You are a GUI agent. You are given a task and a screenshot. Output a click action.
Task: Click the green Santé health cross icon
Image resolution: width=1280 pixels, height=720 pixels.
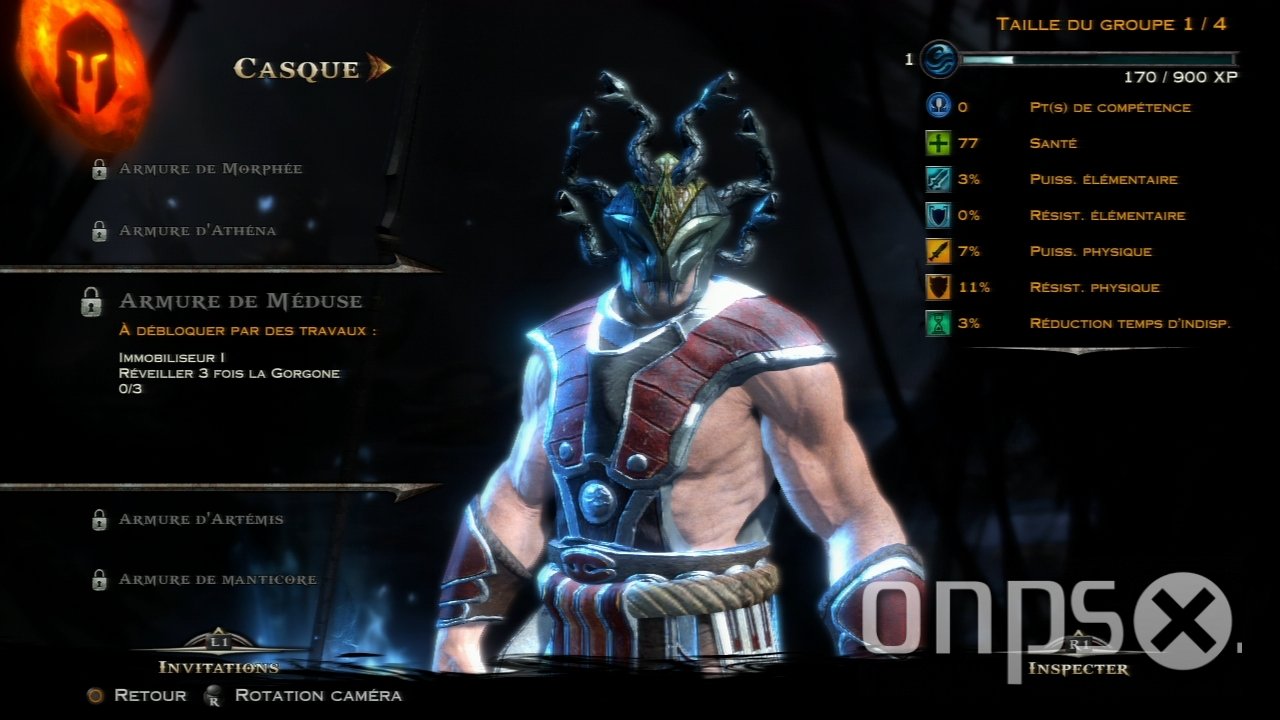coord(938,143)
